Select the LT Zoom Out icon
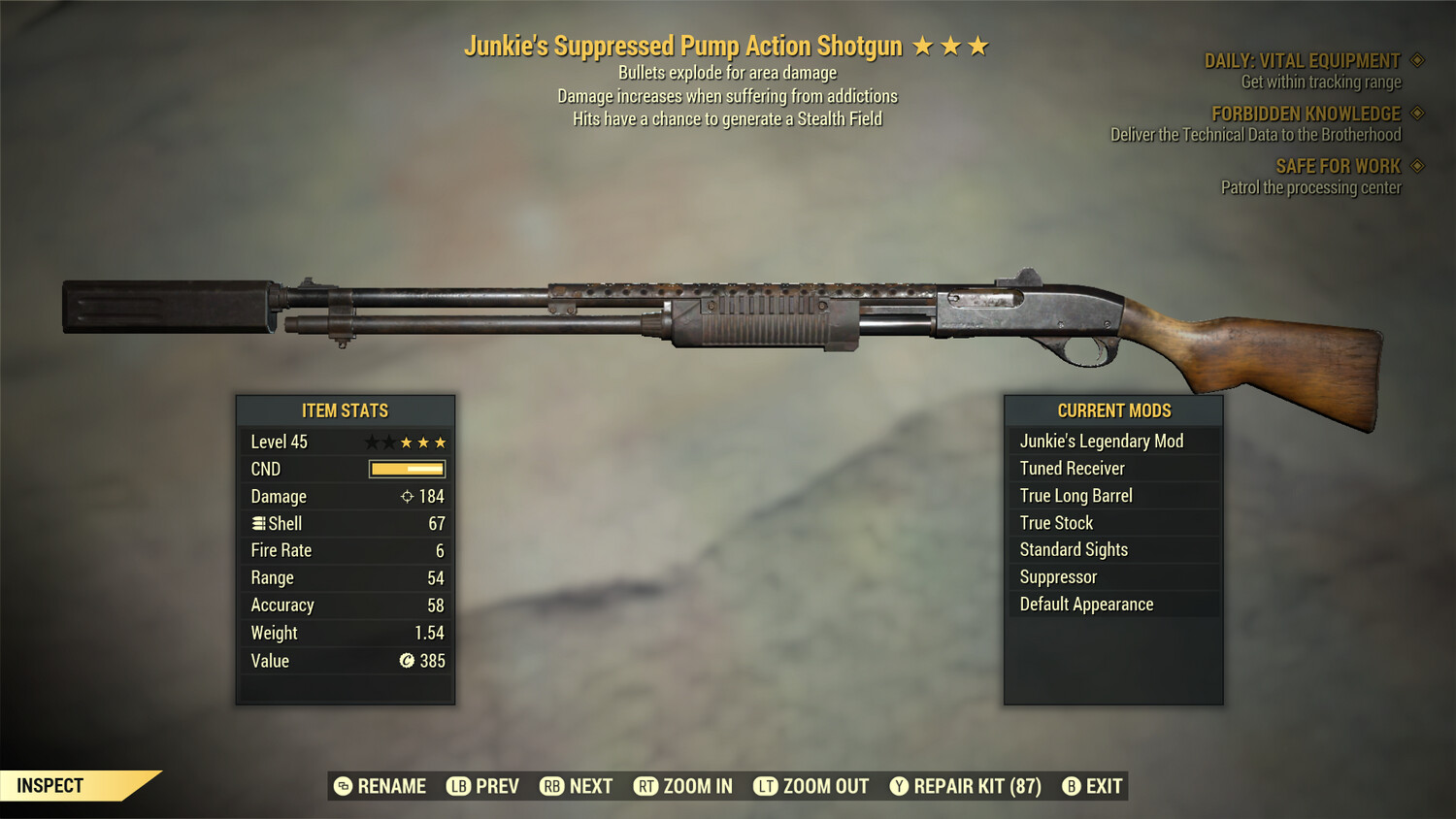This screenshot has width=1456, height=819. coord(764,786)
